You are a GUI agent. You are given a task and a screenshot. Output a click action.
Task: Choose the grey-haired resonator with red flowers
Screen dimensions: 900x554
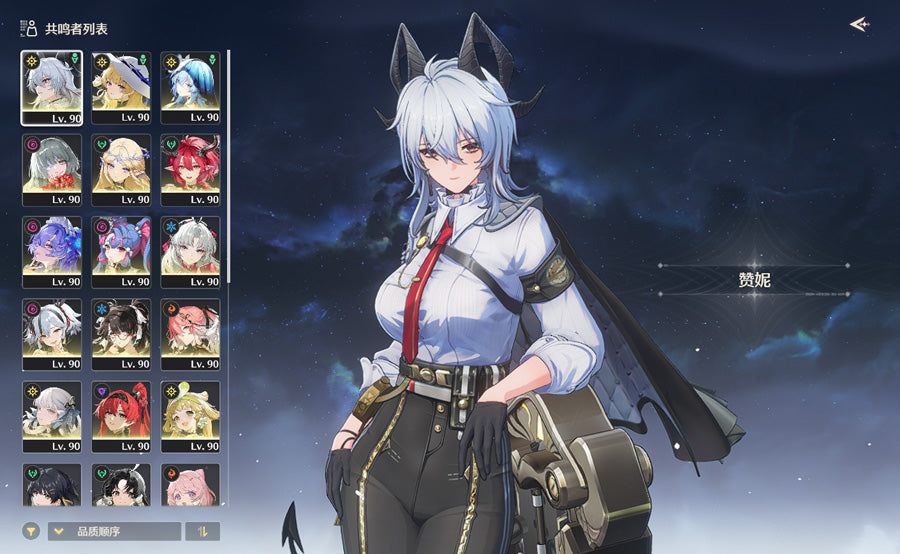coord(51,170)
